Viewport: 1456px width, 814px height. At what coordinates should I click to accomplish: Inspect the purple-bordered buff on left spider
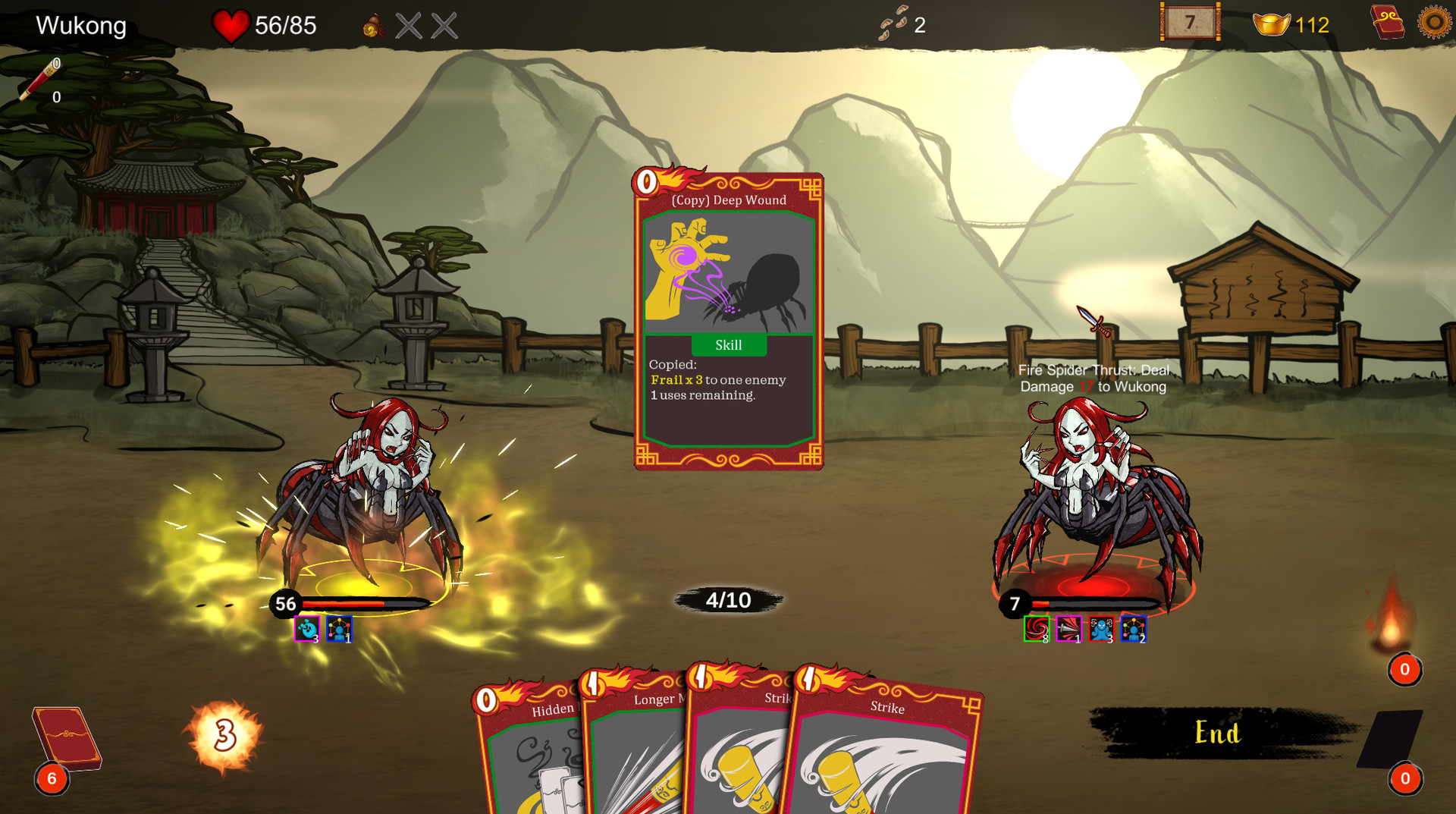click(307, 628)
